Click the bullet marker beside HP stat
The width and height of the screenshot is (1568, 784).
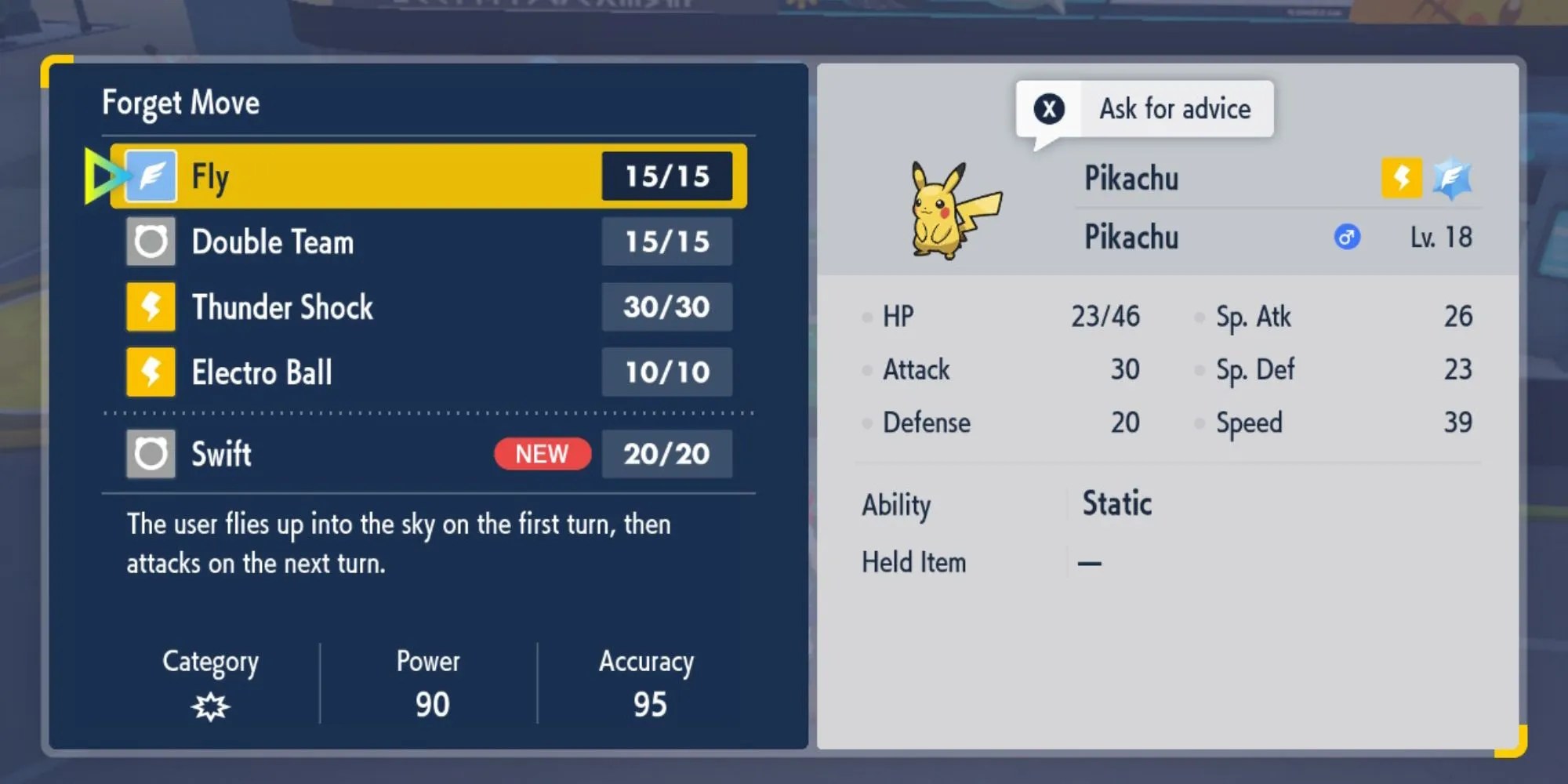(866, 318)
